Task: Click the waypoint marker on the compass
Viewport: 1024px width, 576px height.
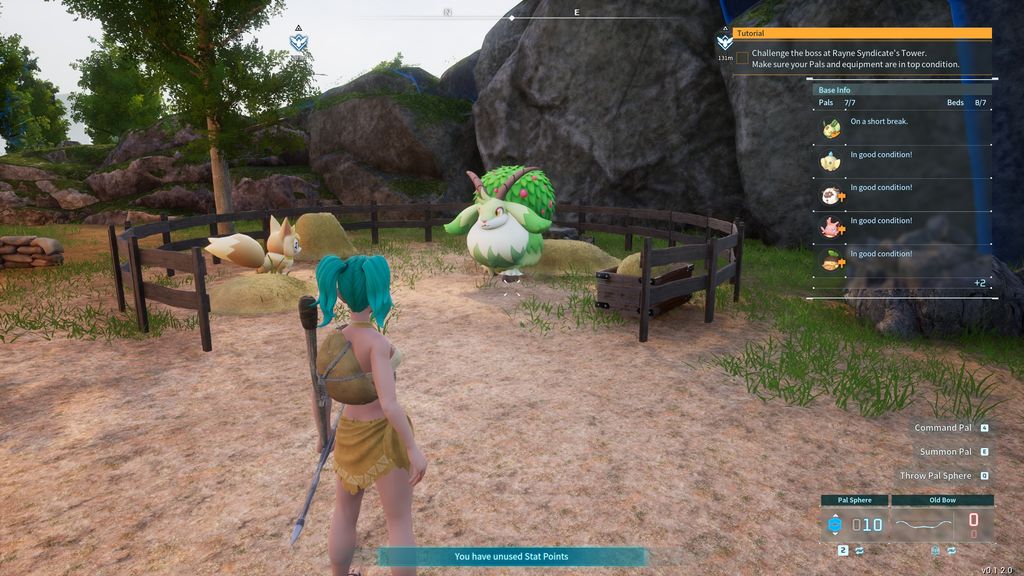Action: (x=298, y=41)
